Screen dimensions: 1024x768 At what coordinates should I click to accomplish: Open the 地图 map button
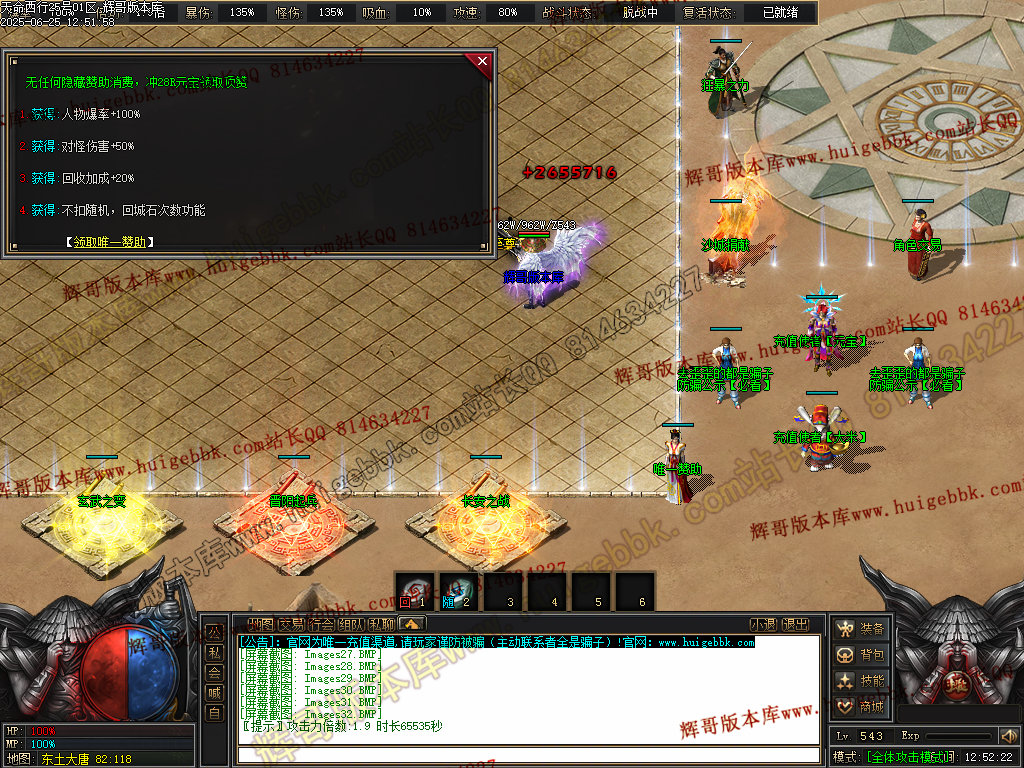click(x=260, y=625)
